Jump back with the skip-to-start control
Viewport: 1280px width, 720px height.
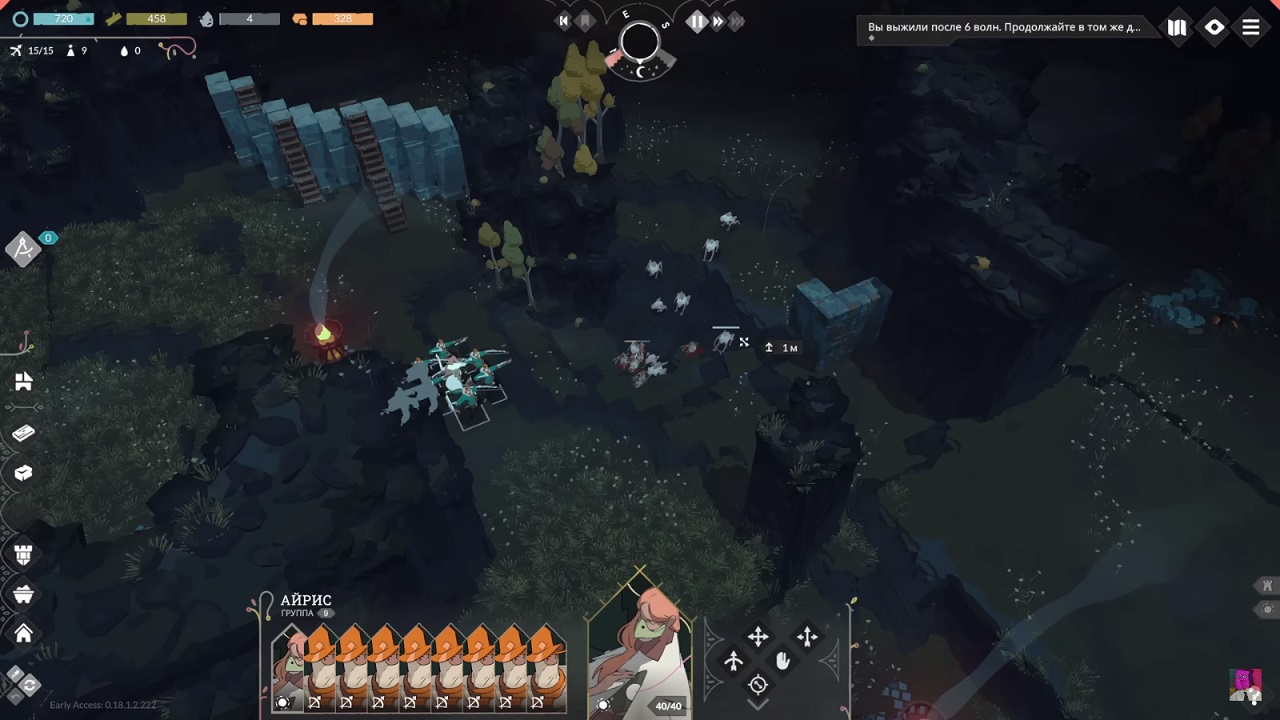tap(564, 21)
